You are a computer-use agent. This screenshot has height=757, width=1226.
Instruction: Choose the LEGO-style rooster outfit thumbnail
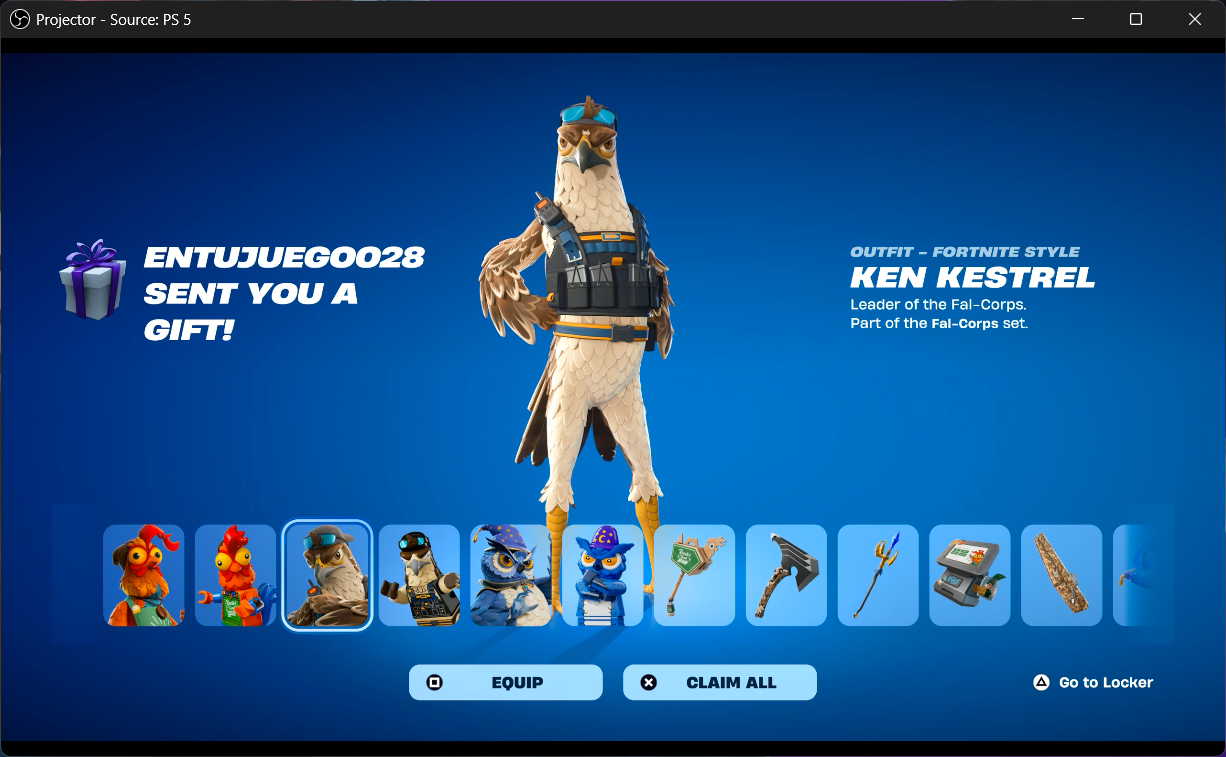point(235,575)
